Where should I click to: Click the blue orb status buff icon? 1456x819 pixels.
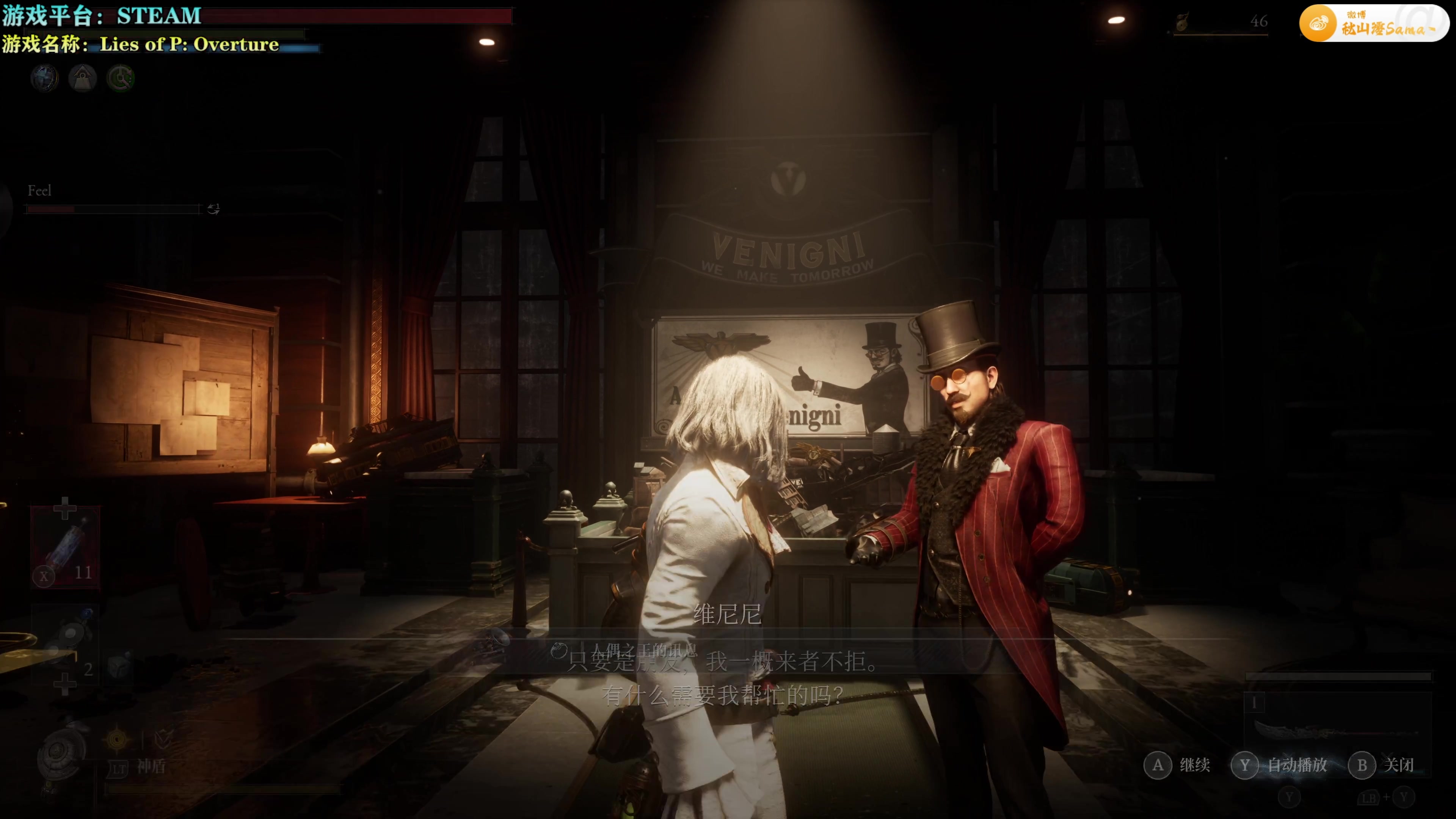45,78
